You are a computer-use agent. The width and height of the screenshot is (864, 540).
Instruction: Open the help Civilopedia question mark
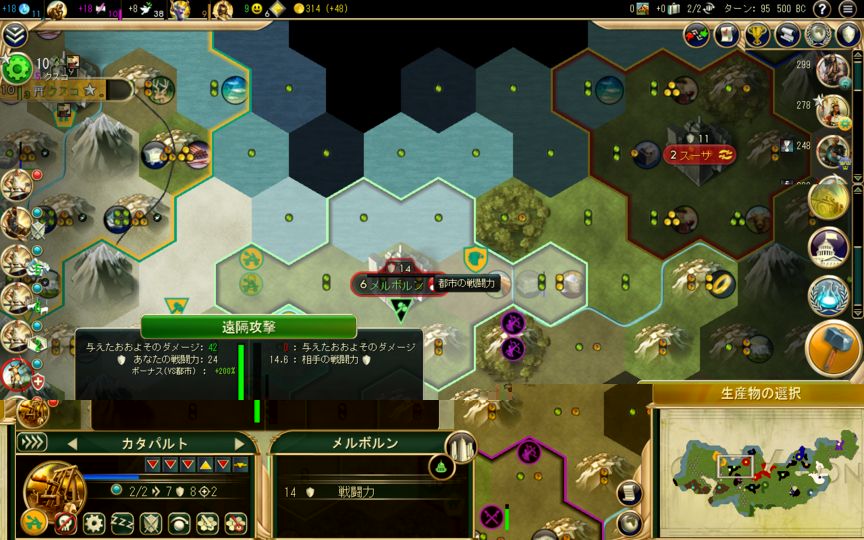(x=821, y=9)
